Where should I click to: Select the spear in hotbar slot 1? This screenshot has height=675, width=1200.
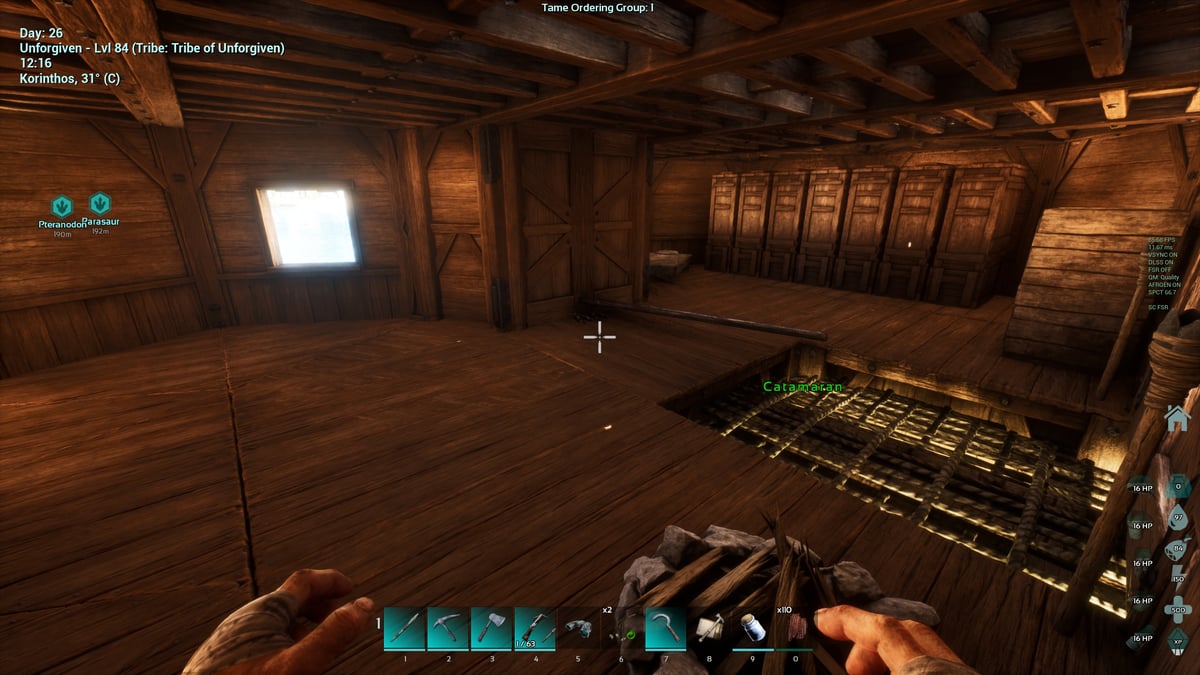tap(405, 628)
